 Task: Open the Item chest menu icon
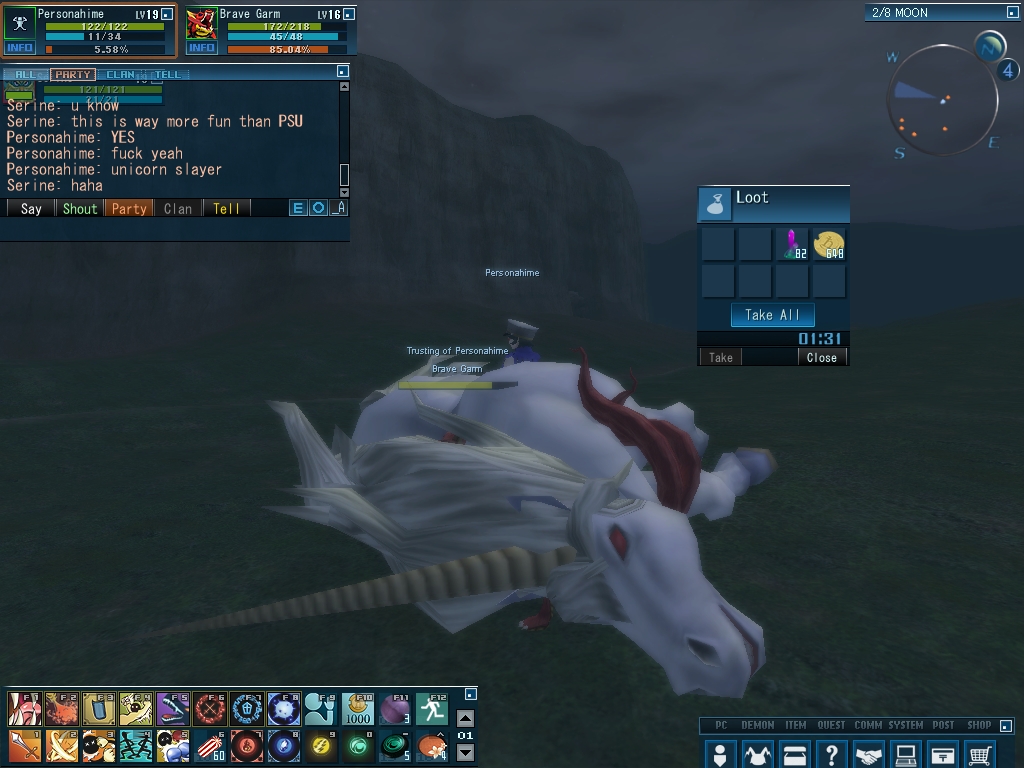coord(795,754)
